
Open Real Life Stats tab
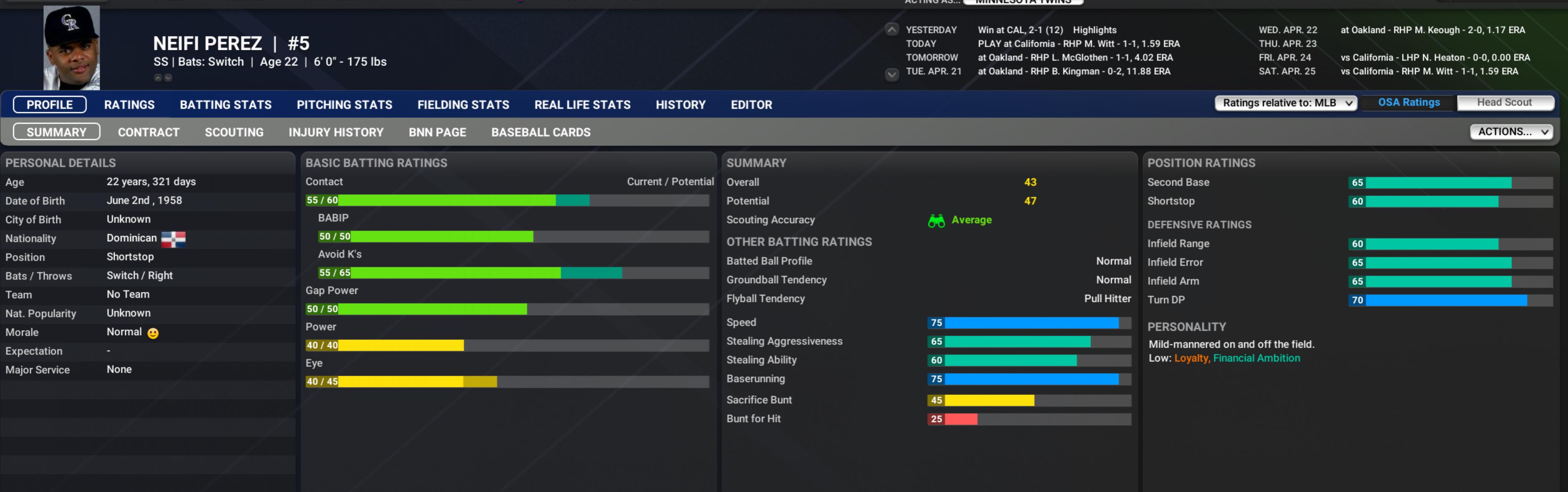[x=582, y=105]
